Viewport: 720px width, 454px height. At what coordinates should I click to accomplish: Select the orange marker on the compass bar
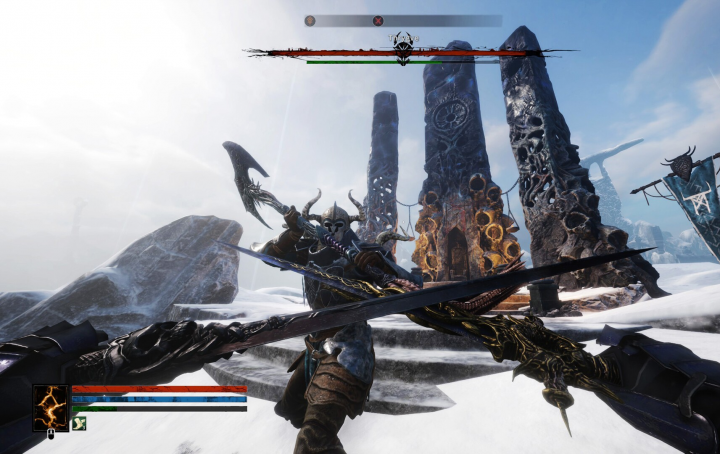(310, 20)
